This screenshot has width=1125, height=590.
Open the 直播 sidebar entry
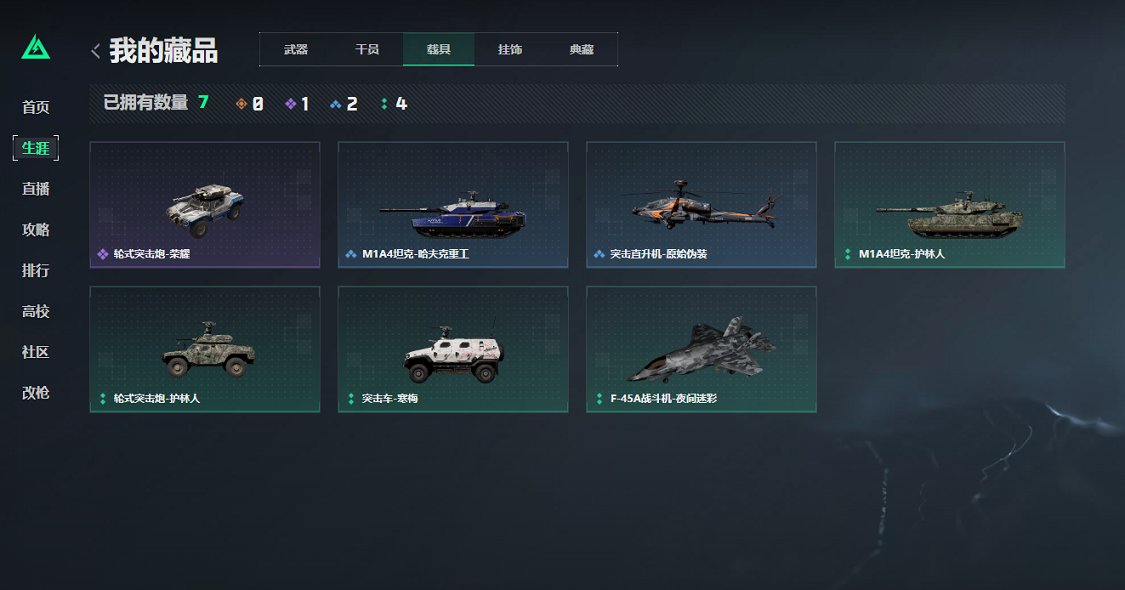36,189
